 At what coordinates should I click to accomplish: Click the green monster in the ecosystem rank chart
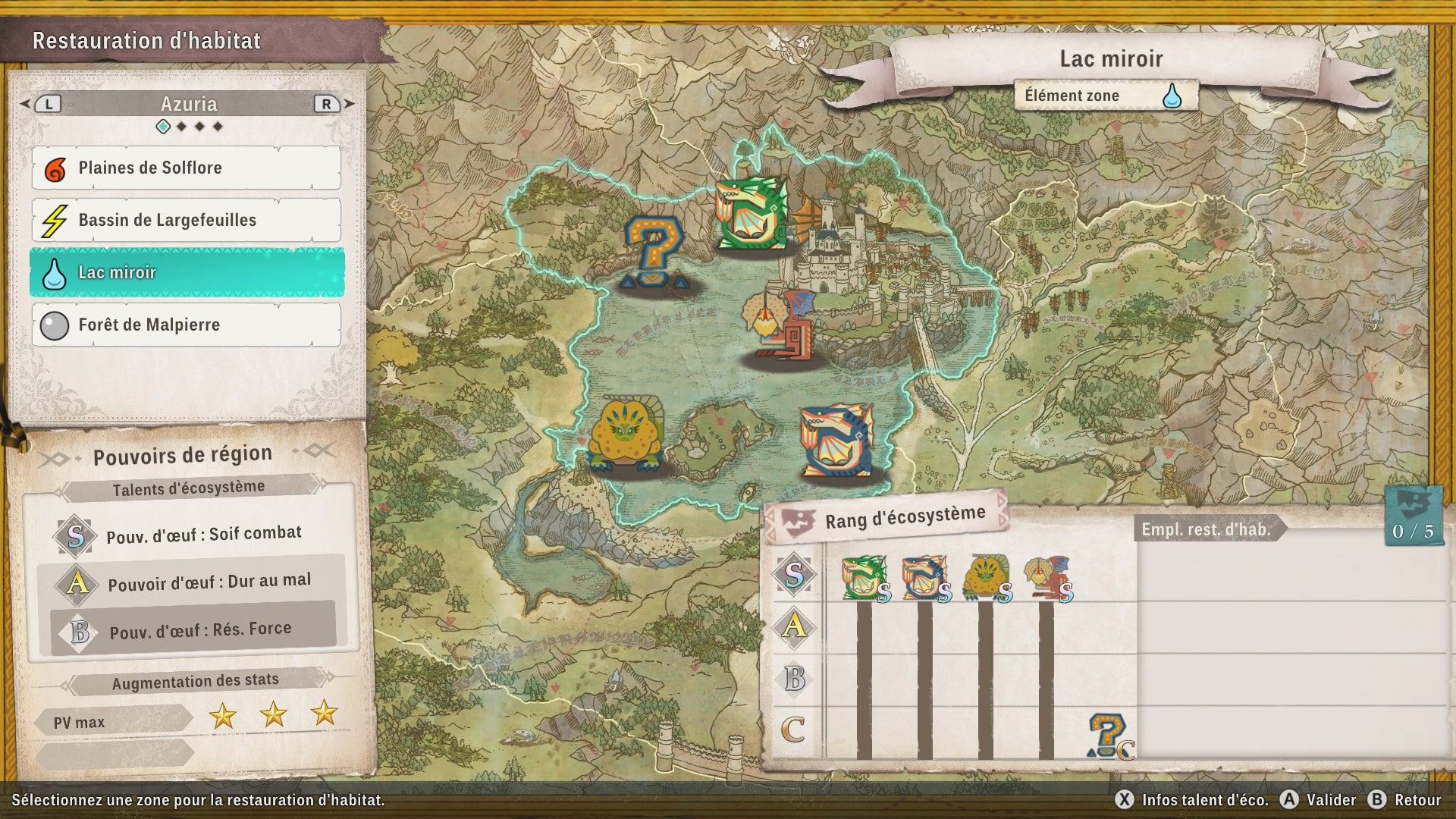click(864, 577)
